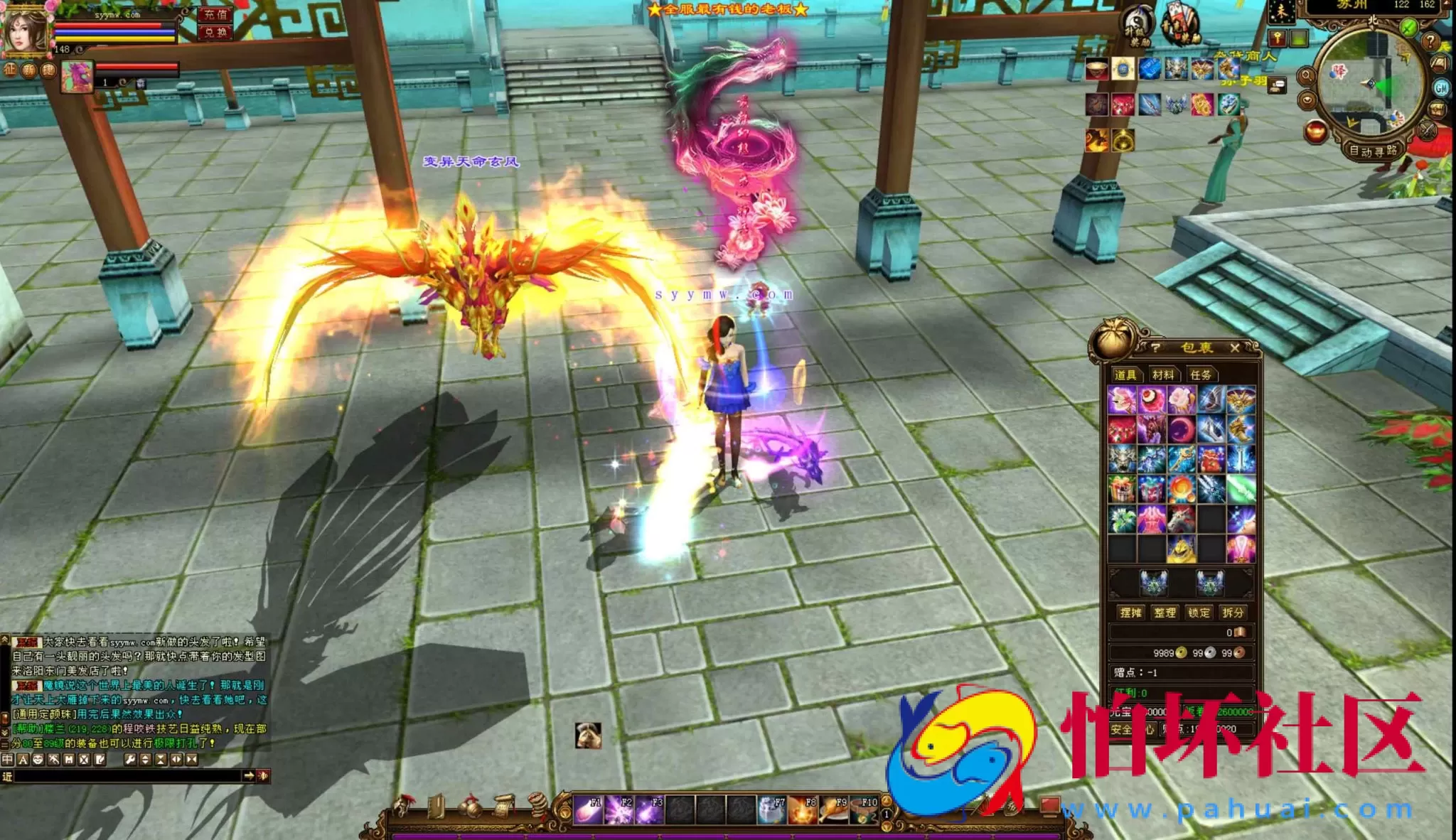Click the question mark help icon above minimap
1456x840 pixels.
click(1431, 41)
